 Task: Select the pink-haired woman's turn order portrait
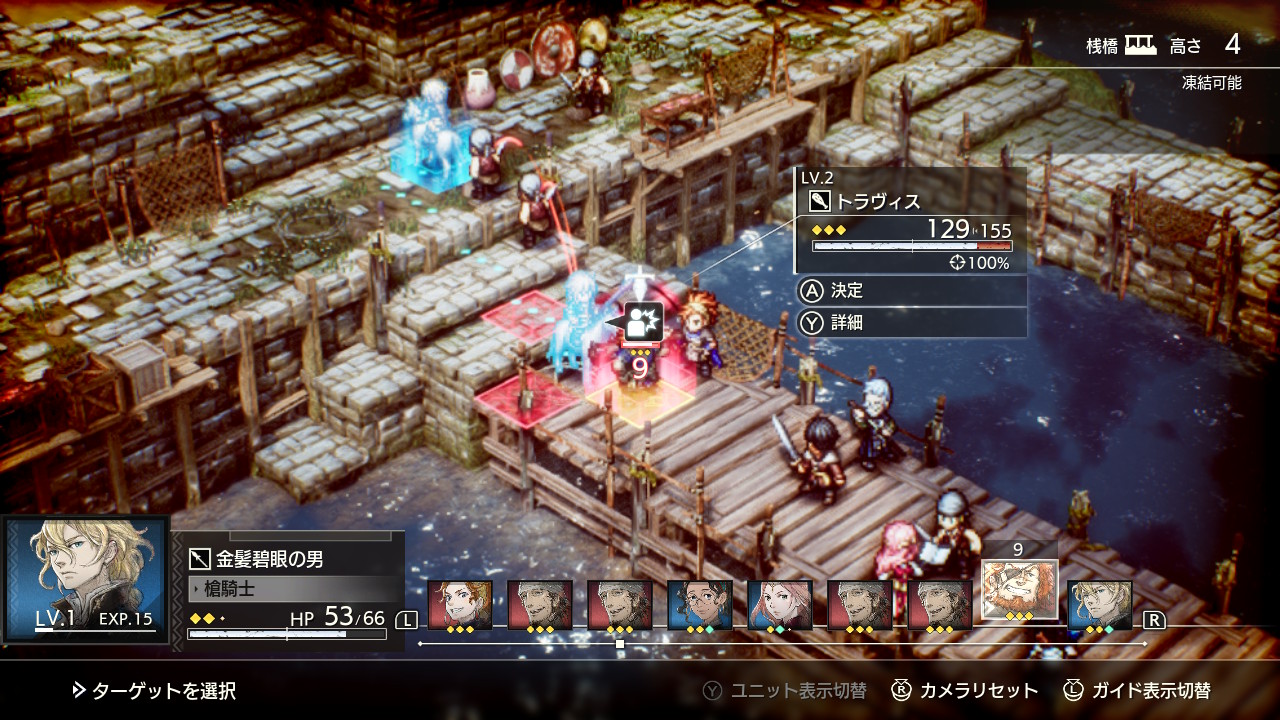(x=780, y=605)
